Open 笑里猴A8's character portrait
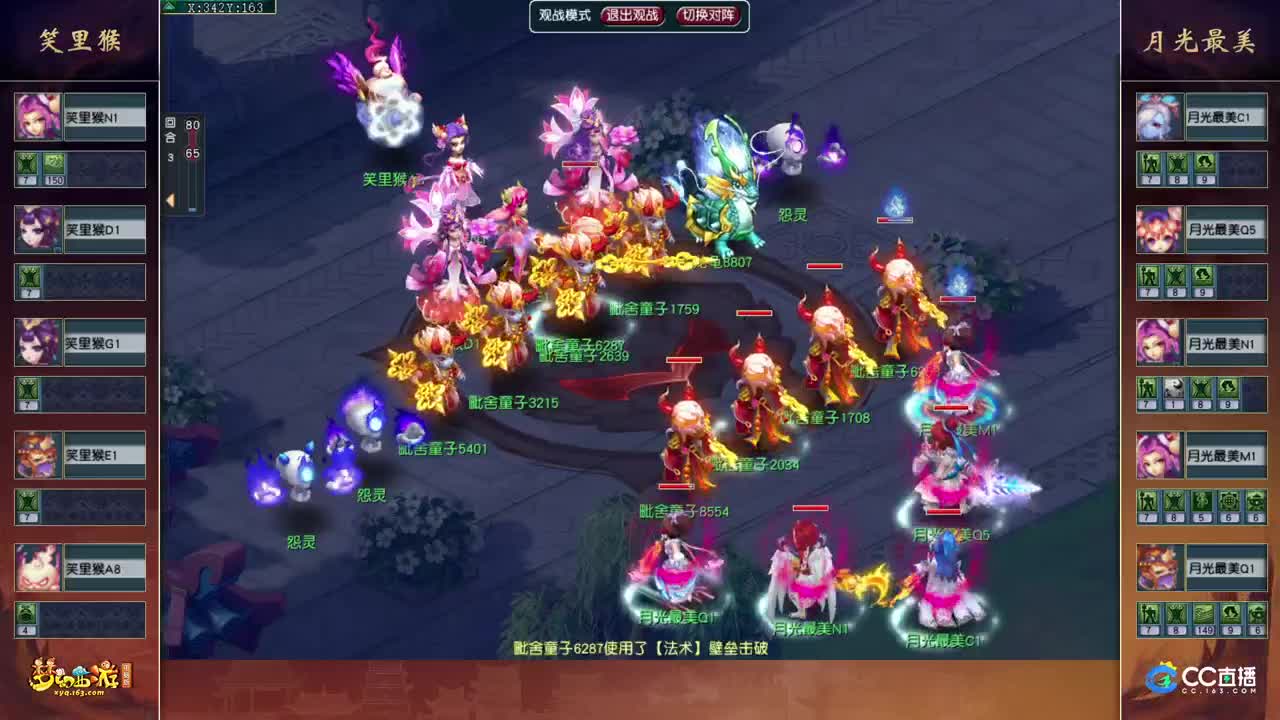1280x720 pixels. (38, 567)
